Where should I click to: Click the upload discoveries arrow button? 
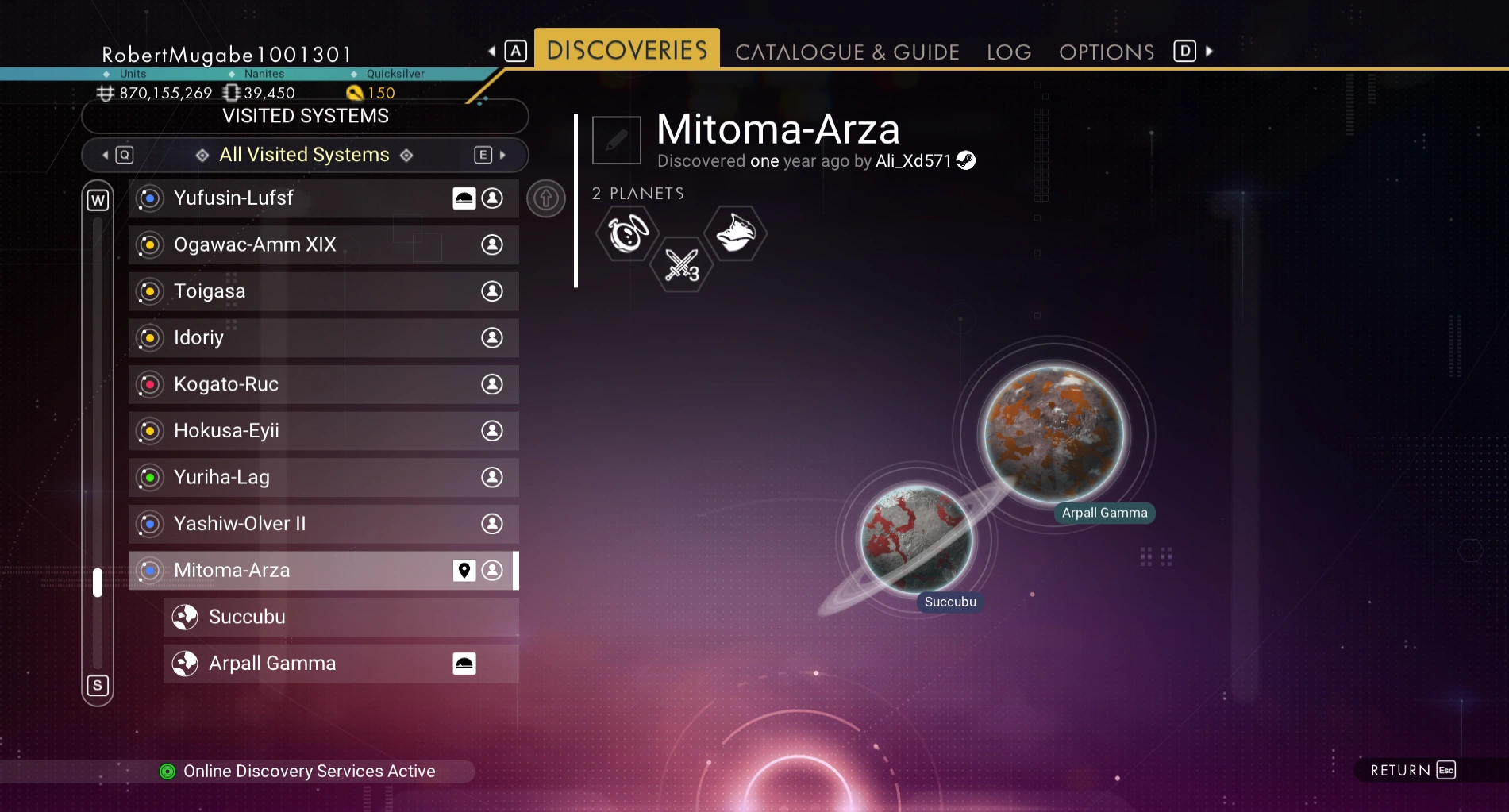tap(546, 198)
